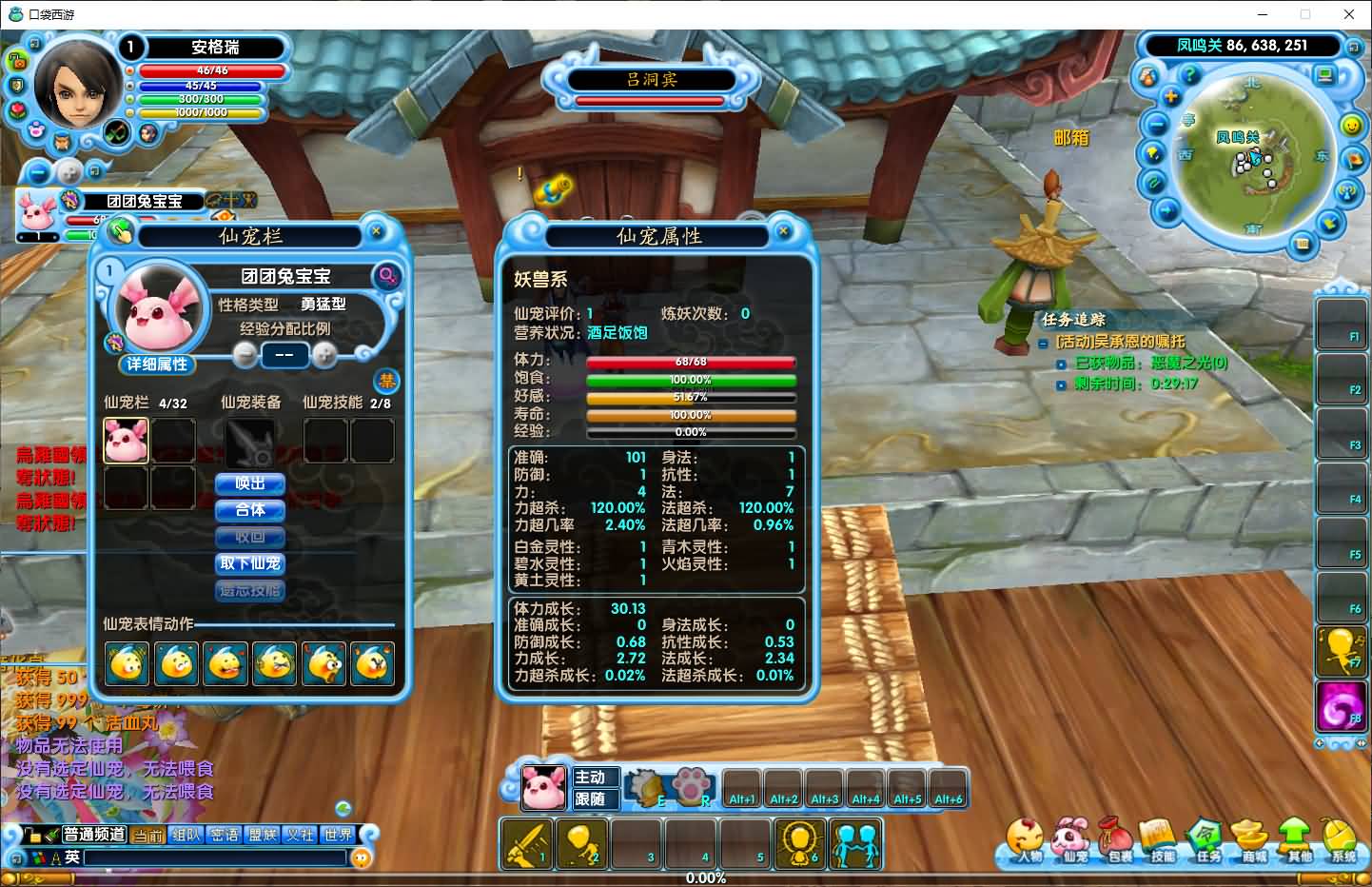Switch chat to the 世界 world channel
This screenshot has width=1372, height=887.
338,835
